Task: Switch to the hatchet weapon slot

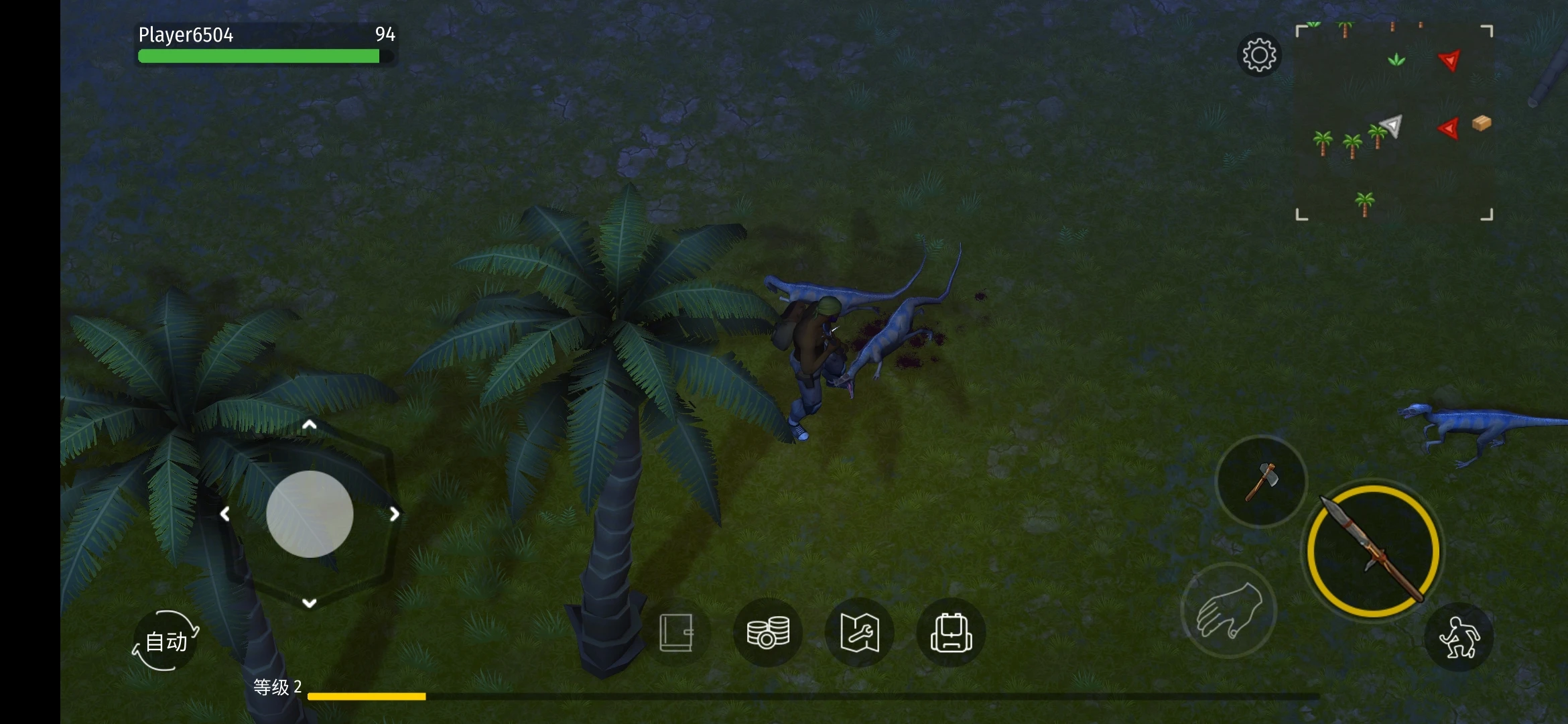Action: click(x=1261, y=481)
